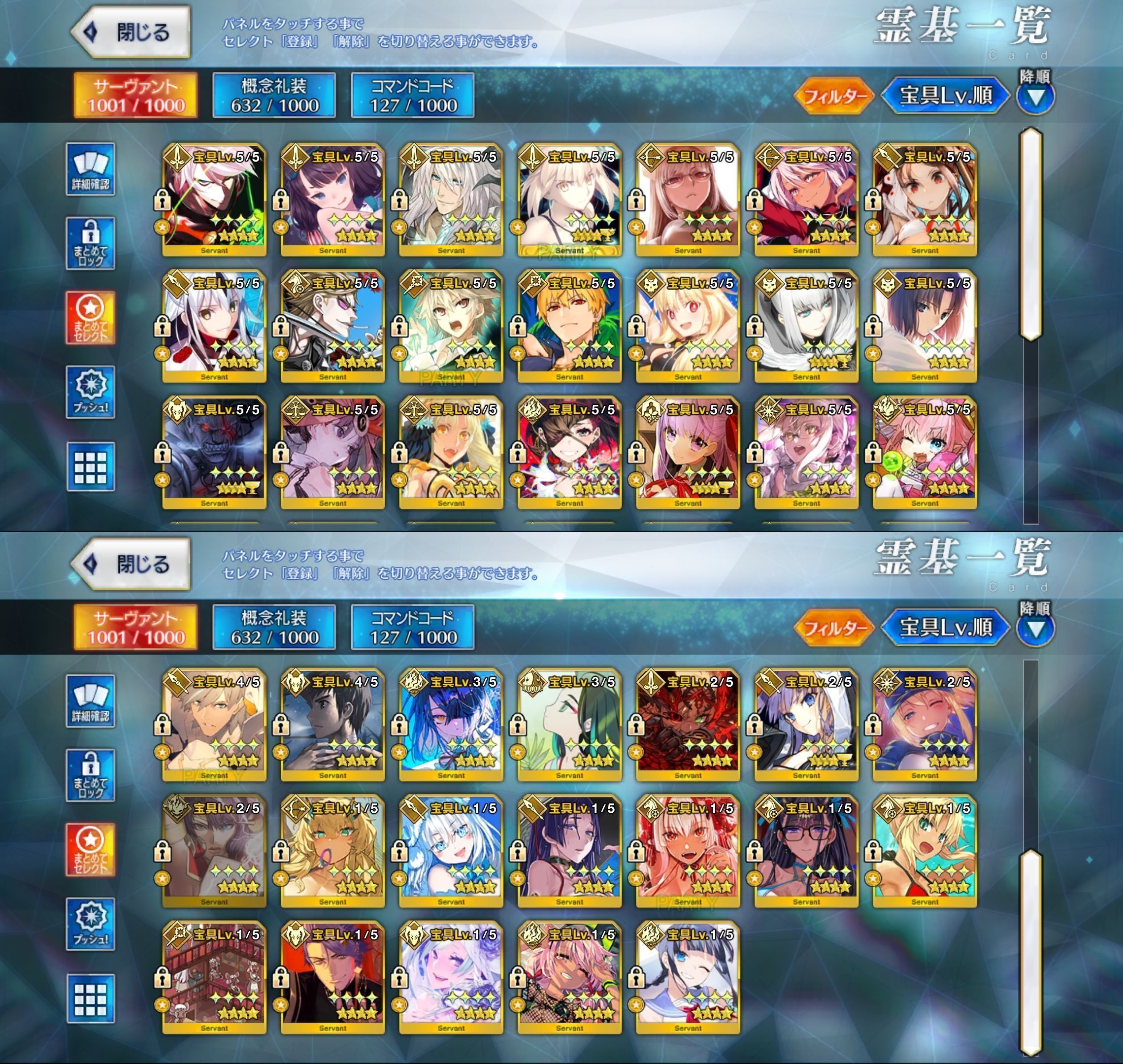Pick the dark blue demon-faced Berserker card
The width and height of the screenshot is (1123, 1064).
pyautogui.click(x=214, y=453)
